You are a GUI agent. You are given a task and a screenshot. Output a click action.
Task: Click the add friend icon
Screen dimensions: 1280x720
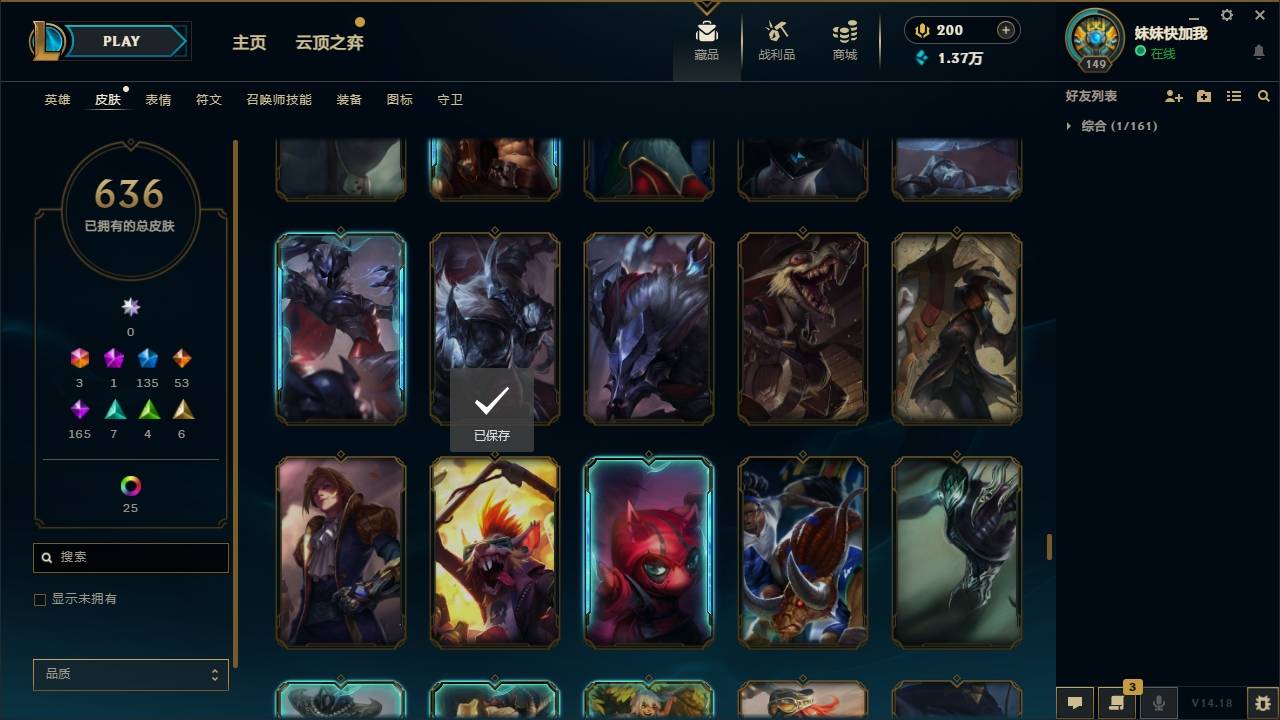pos(1174,96)
